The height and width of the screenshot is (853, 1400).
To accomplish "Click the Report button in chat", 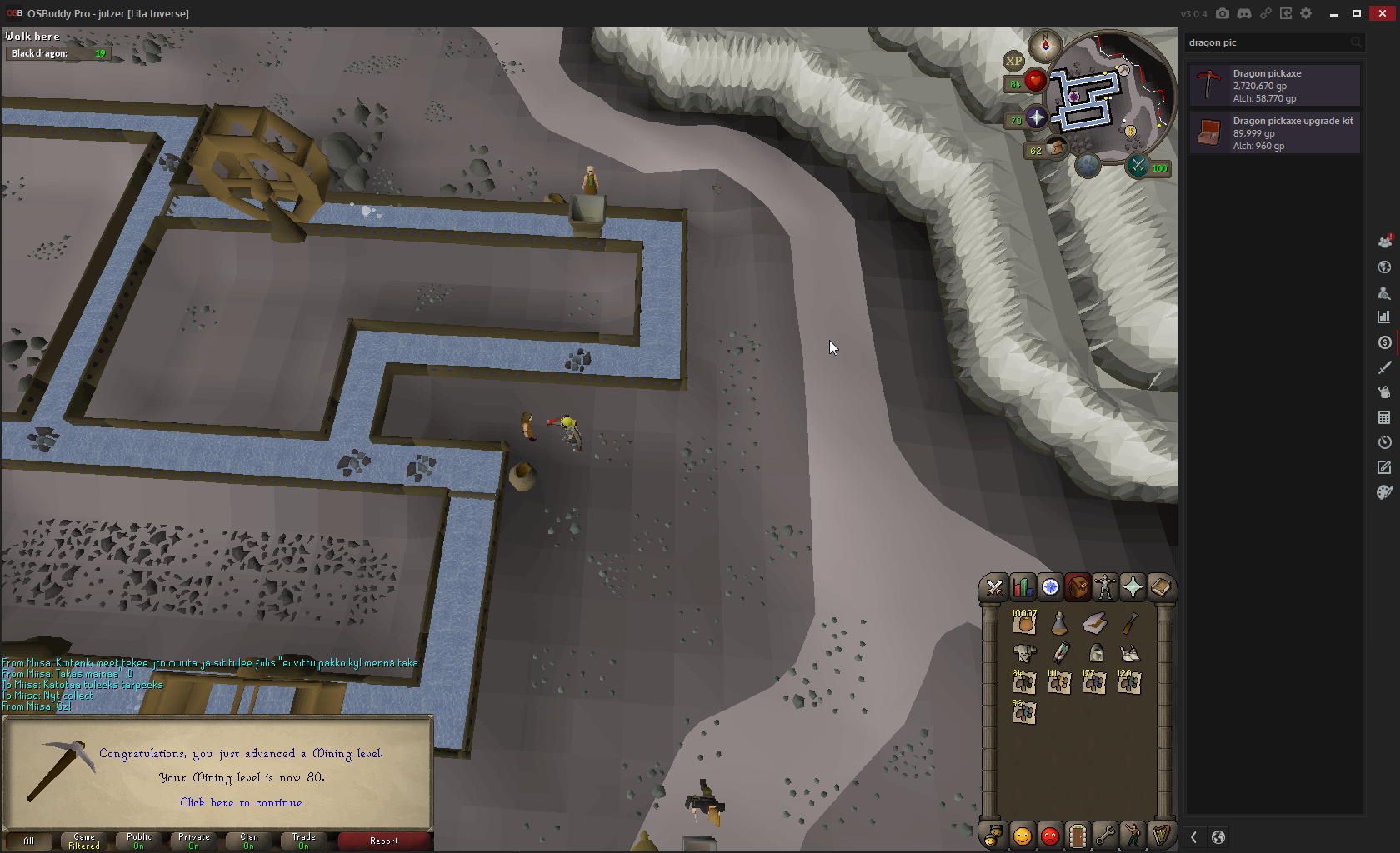I will (x=384, y=841).
